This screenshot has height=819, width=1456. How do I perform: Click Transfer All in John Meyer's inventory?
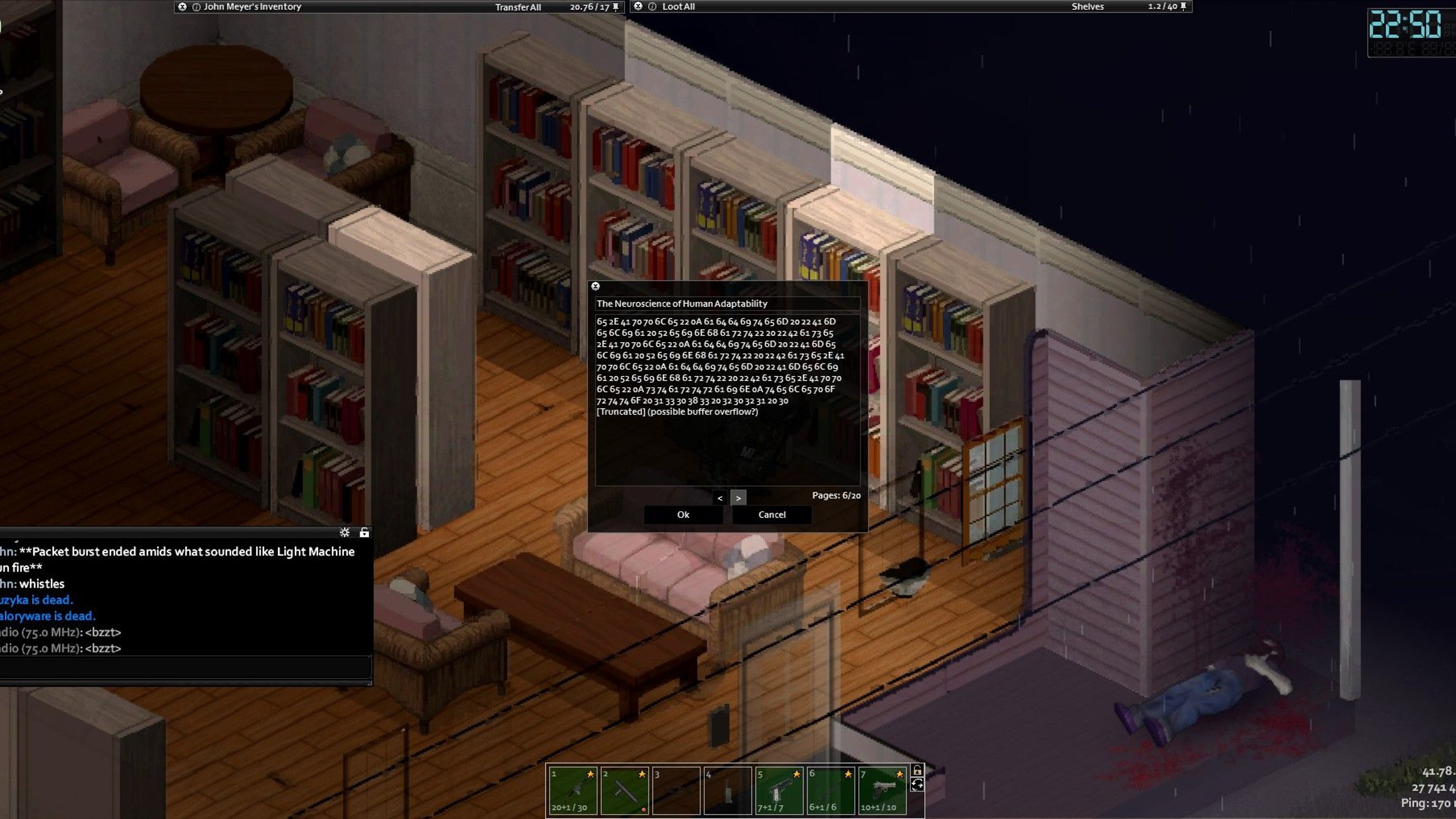pos(518,7)
